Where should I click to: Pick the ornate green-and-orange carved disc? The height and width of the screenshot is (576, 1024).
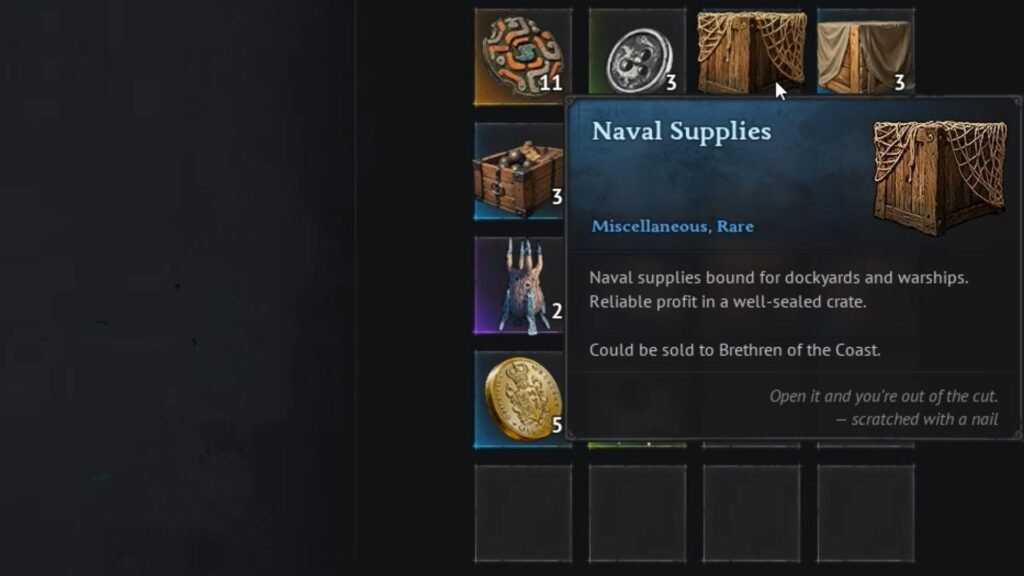522,56
